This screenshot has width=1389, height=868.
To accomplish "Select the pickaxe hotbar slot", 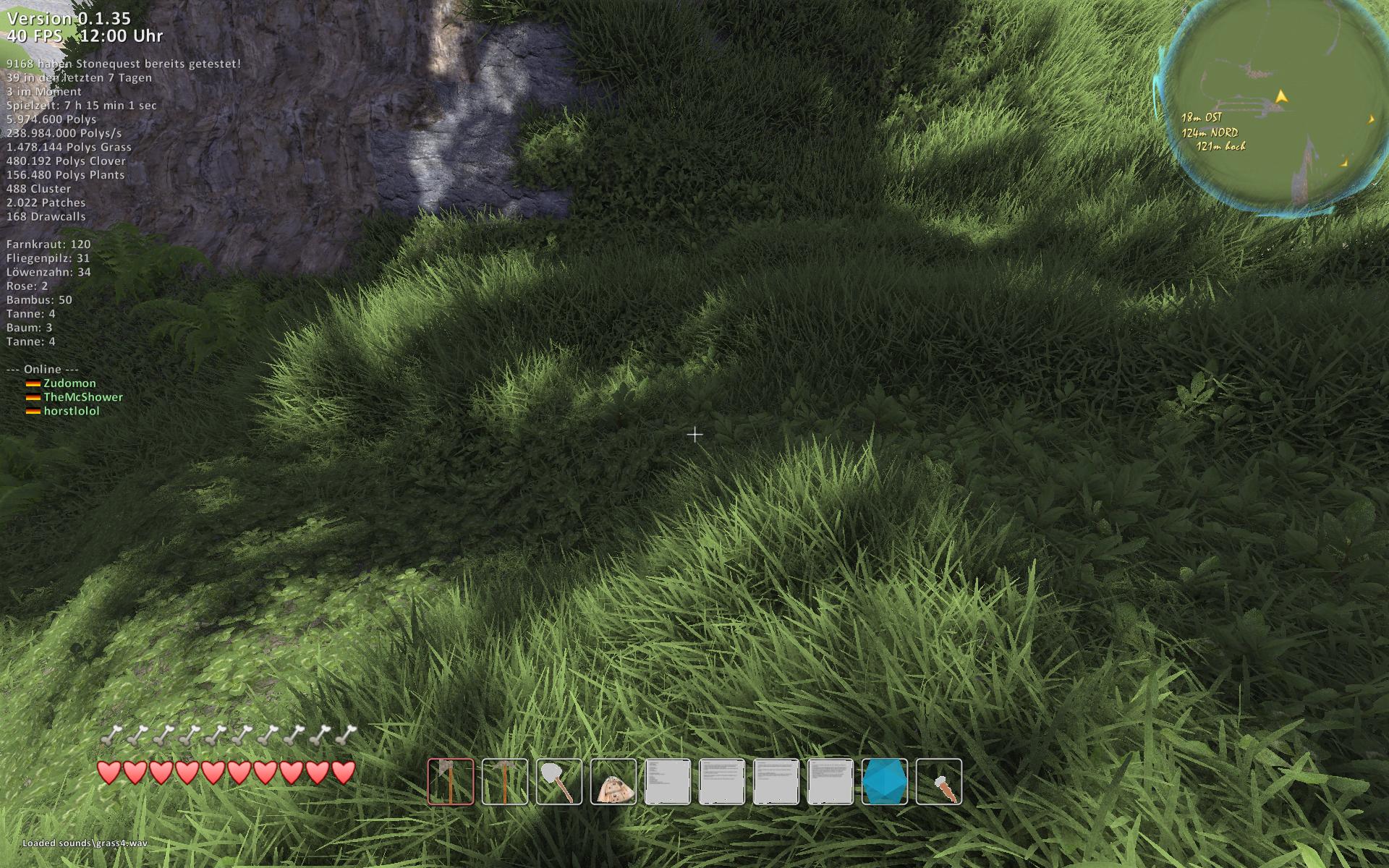I will tap(505, 781).
